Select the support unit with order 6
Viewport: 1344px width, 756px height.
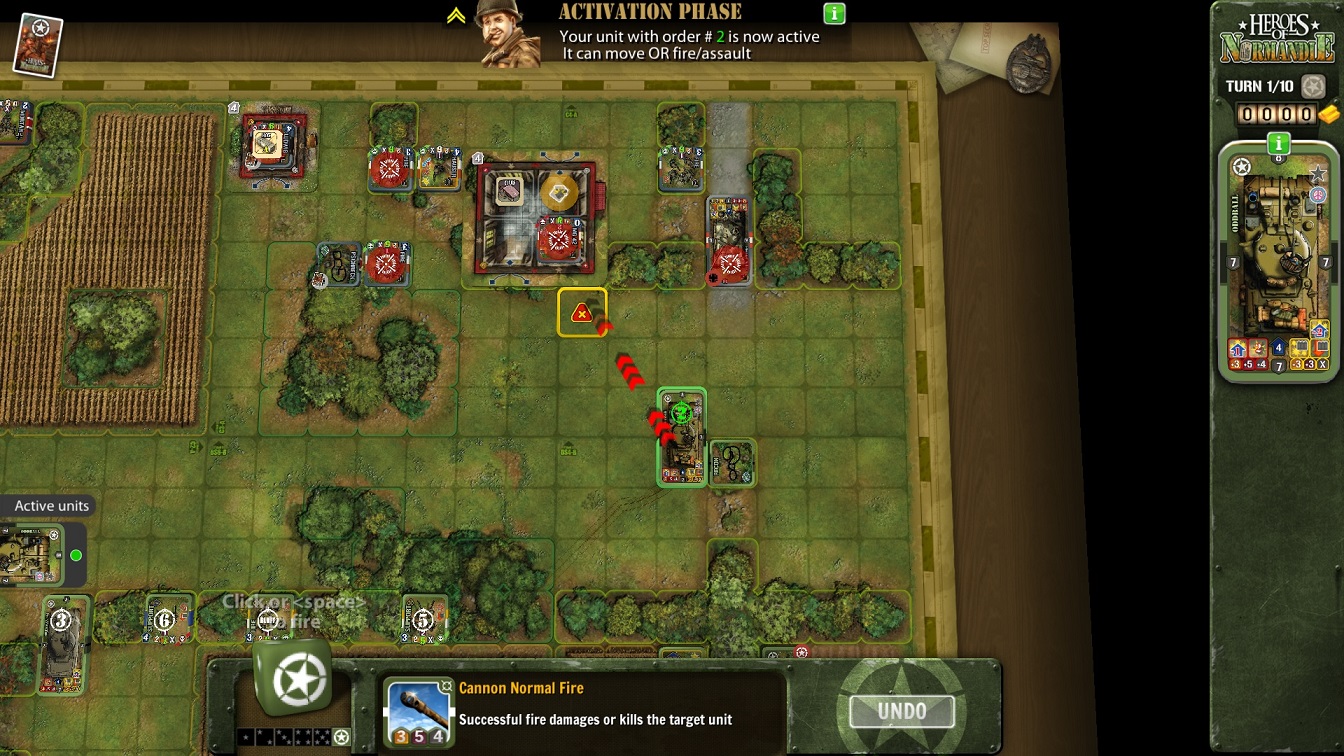(168, 620)
